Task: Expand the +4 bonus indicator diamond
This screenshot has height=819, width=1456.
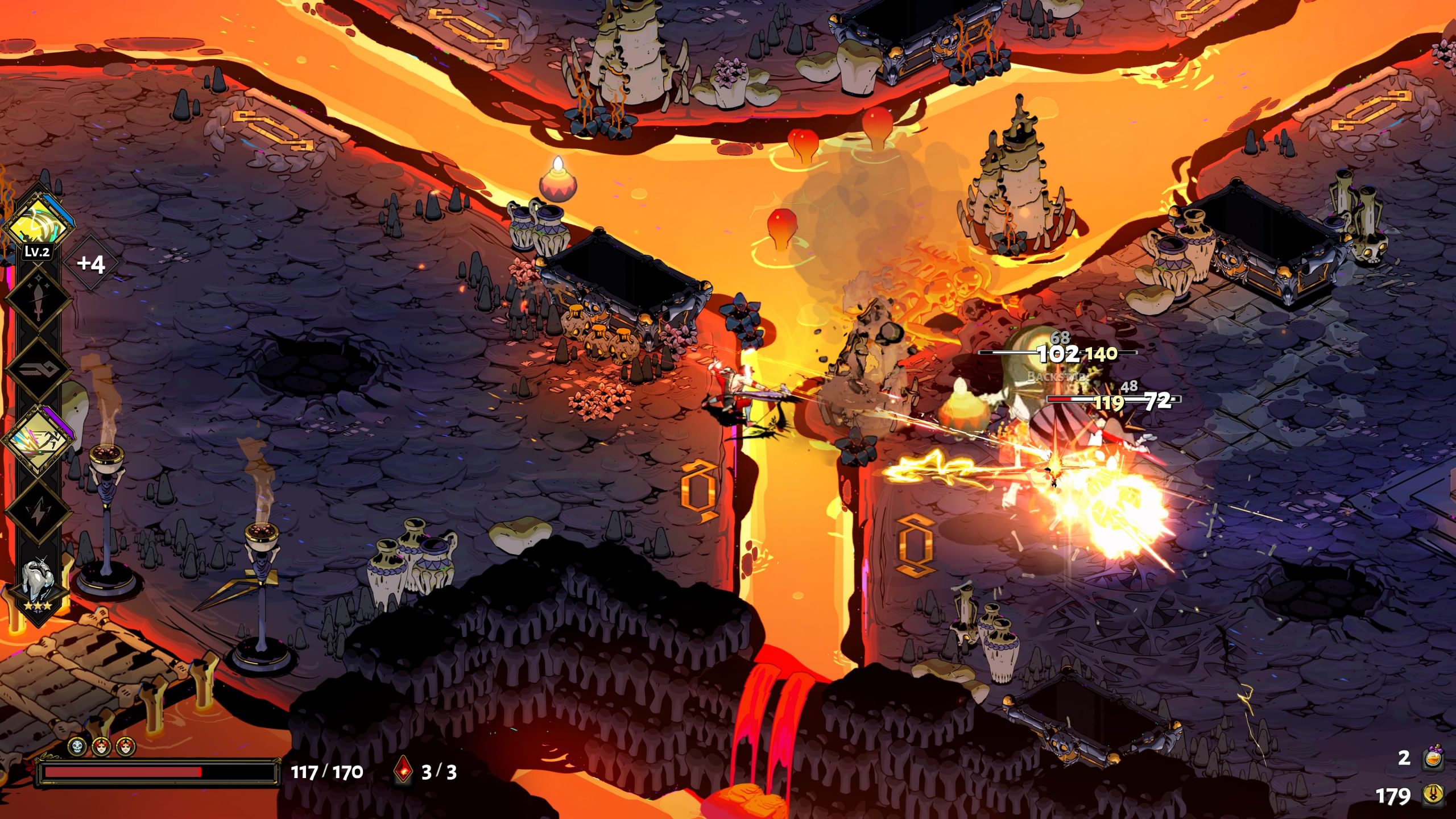Action: pyautogui.click(x=90, y=262)
